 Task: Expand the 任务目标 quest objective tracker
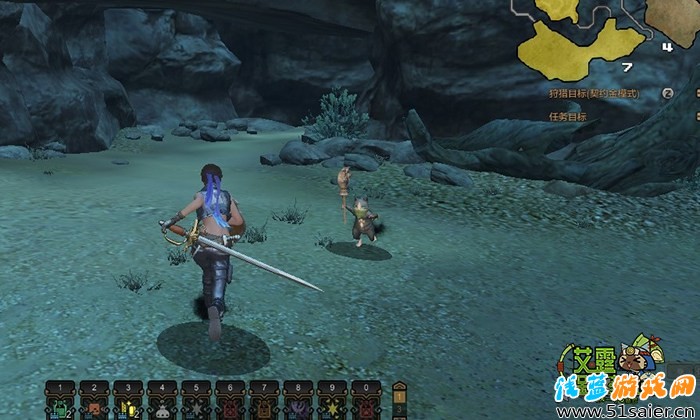click(568, 116)
